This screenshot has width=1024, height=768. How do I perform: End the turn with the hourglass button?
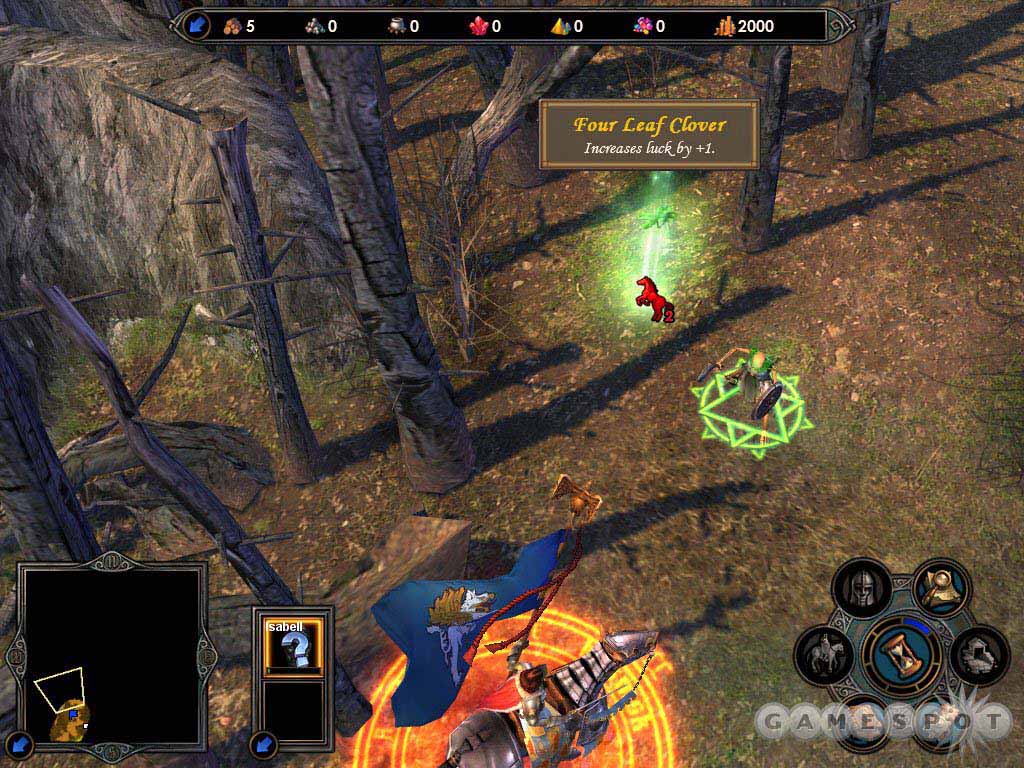click(901, 652)
